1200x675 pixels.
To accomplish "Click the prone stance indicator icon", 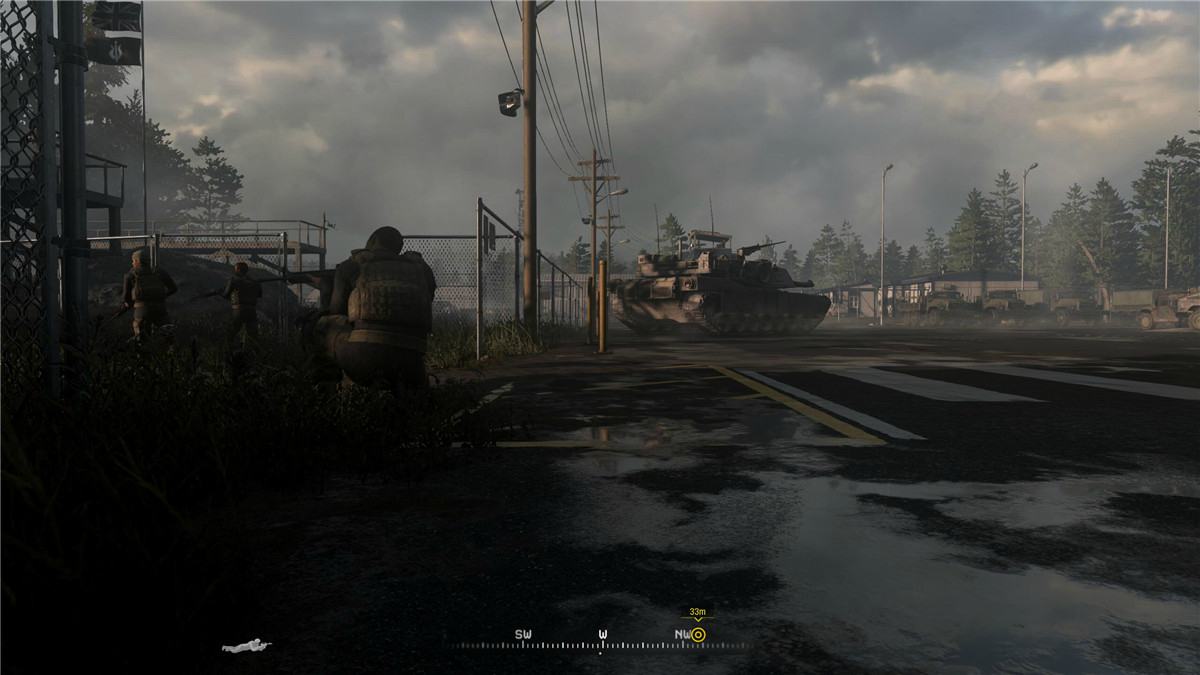I will tap(246, 646).
